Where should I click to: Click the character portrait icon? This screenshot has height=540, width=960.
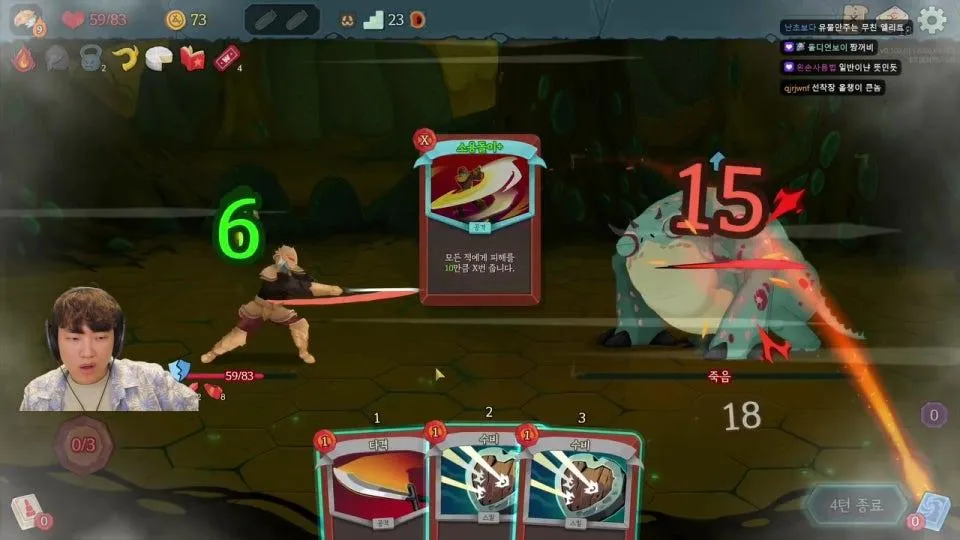[27, 18]
